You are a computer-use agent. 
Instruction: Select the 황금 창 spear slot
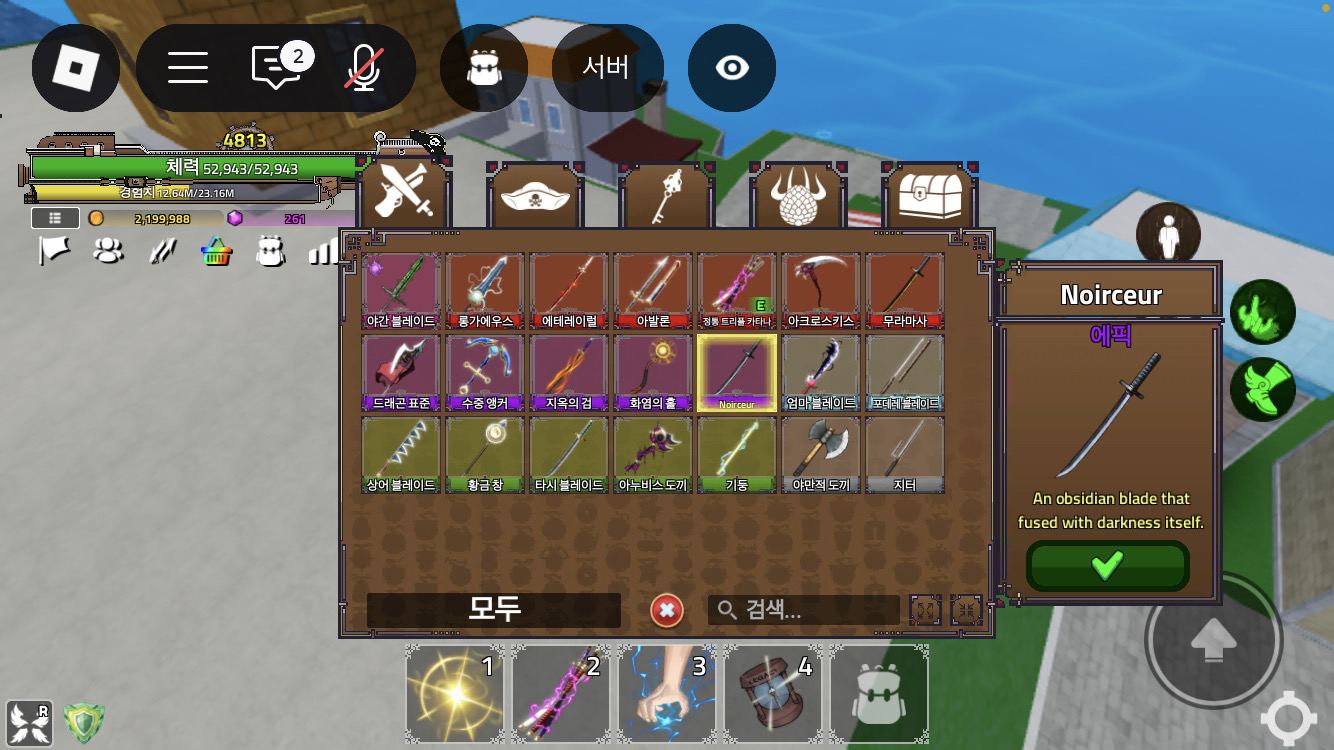pos(484,455)
